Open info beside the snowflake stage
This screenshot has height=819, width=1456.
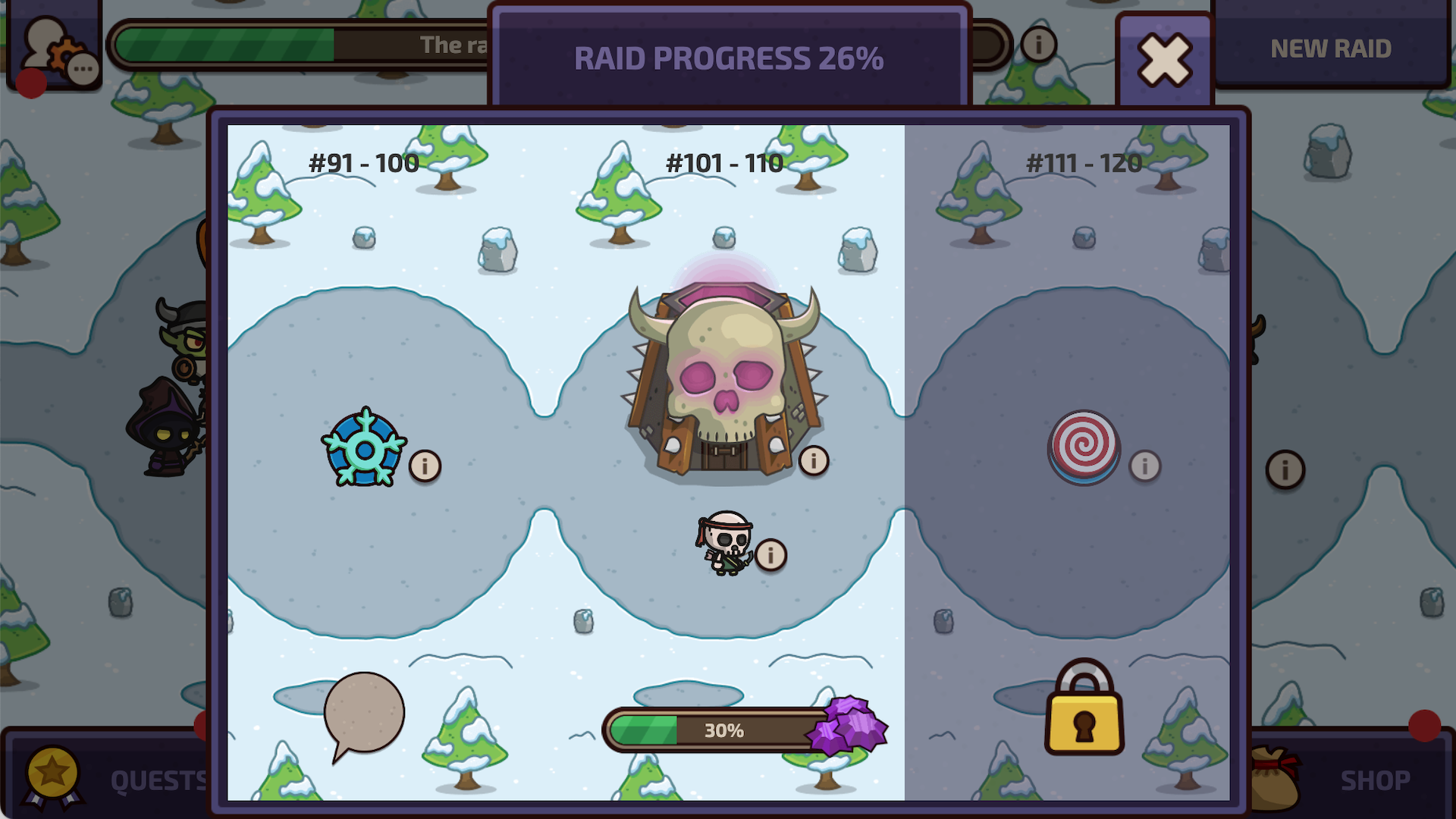(425, 466)
